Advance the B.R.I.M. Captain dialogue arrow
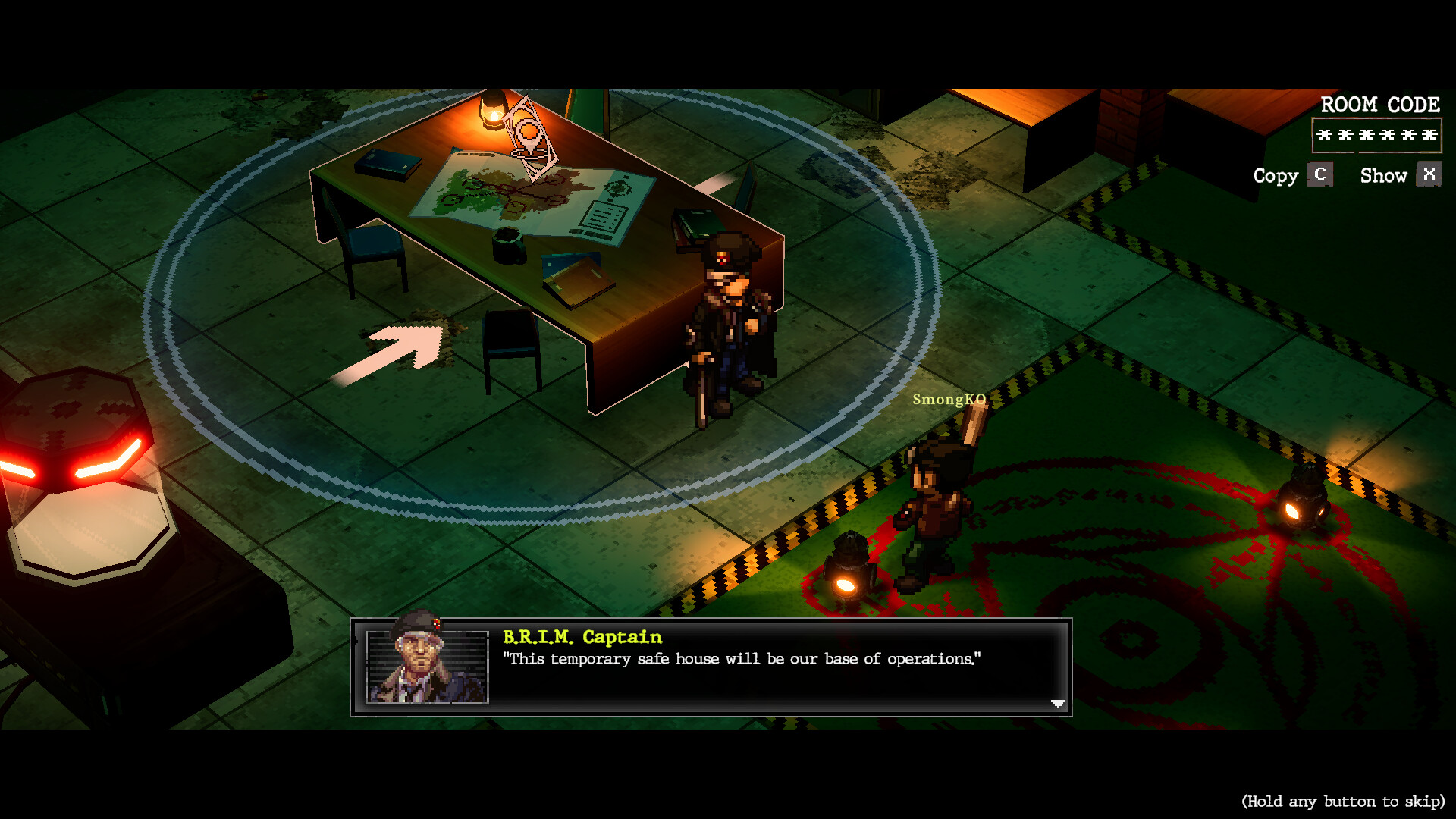1456x819 pixels. (1058, 704)
